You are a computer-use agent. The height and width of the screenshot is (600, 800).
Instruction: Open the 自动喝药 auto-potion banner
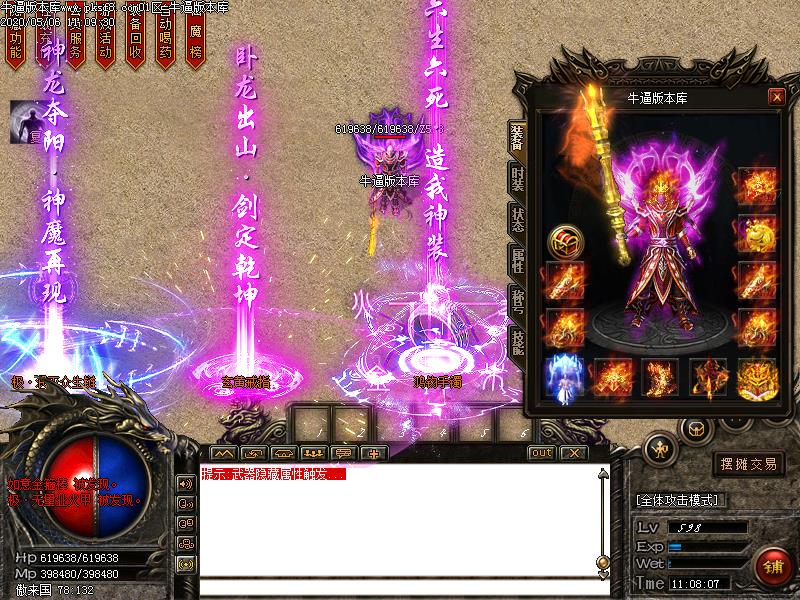tap(166, 45)
